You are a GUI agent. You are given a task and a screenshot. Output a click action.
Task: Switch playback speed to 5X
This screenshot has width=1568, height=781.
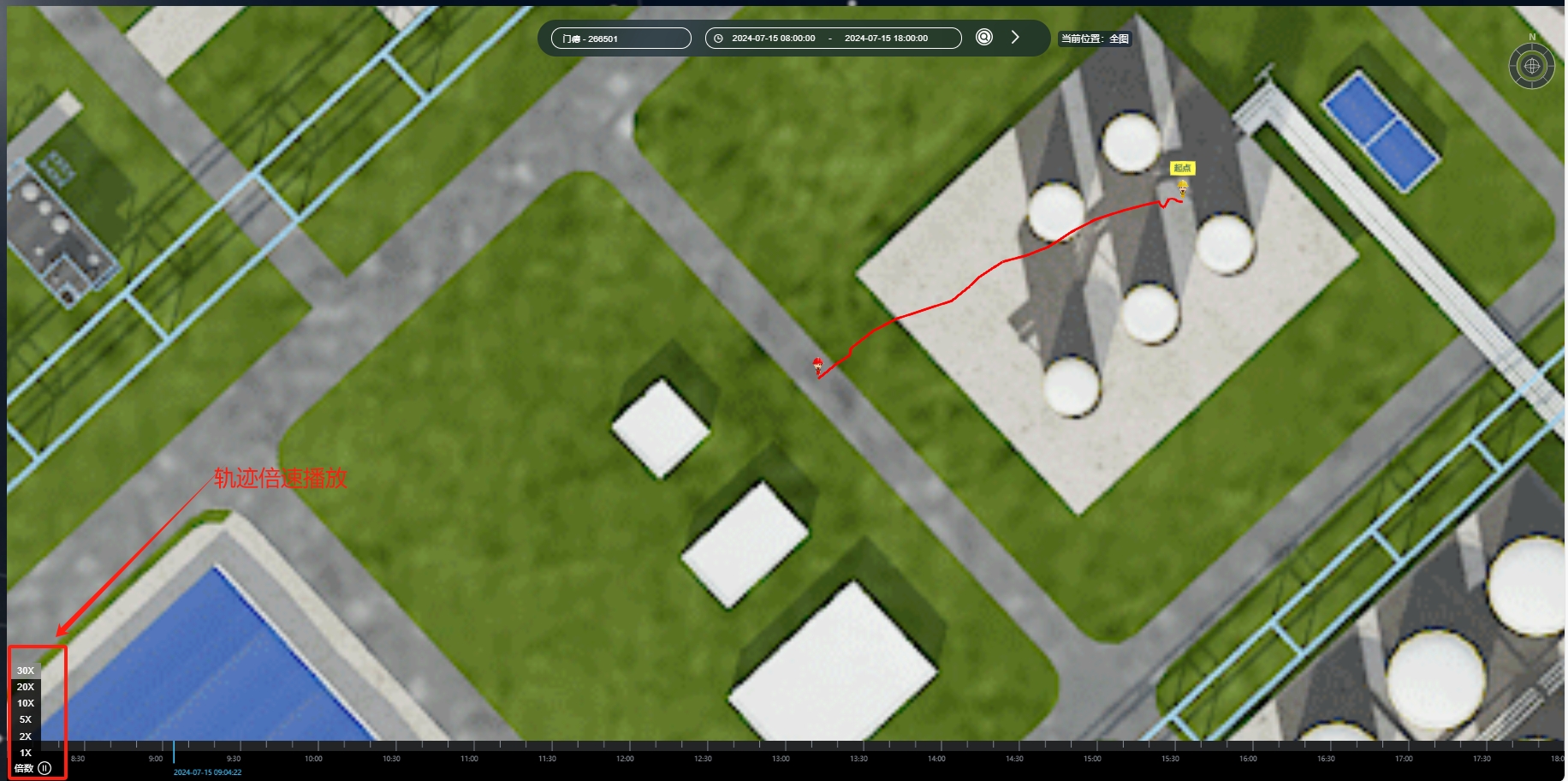click(26, 719)
